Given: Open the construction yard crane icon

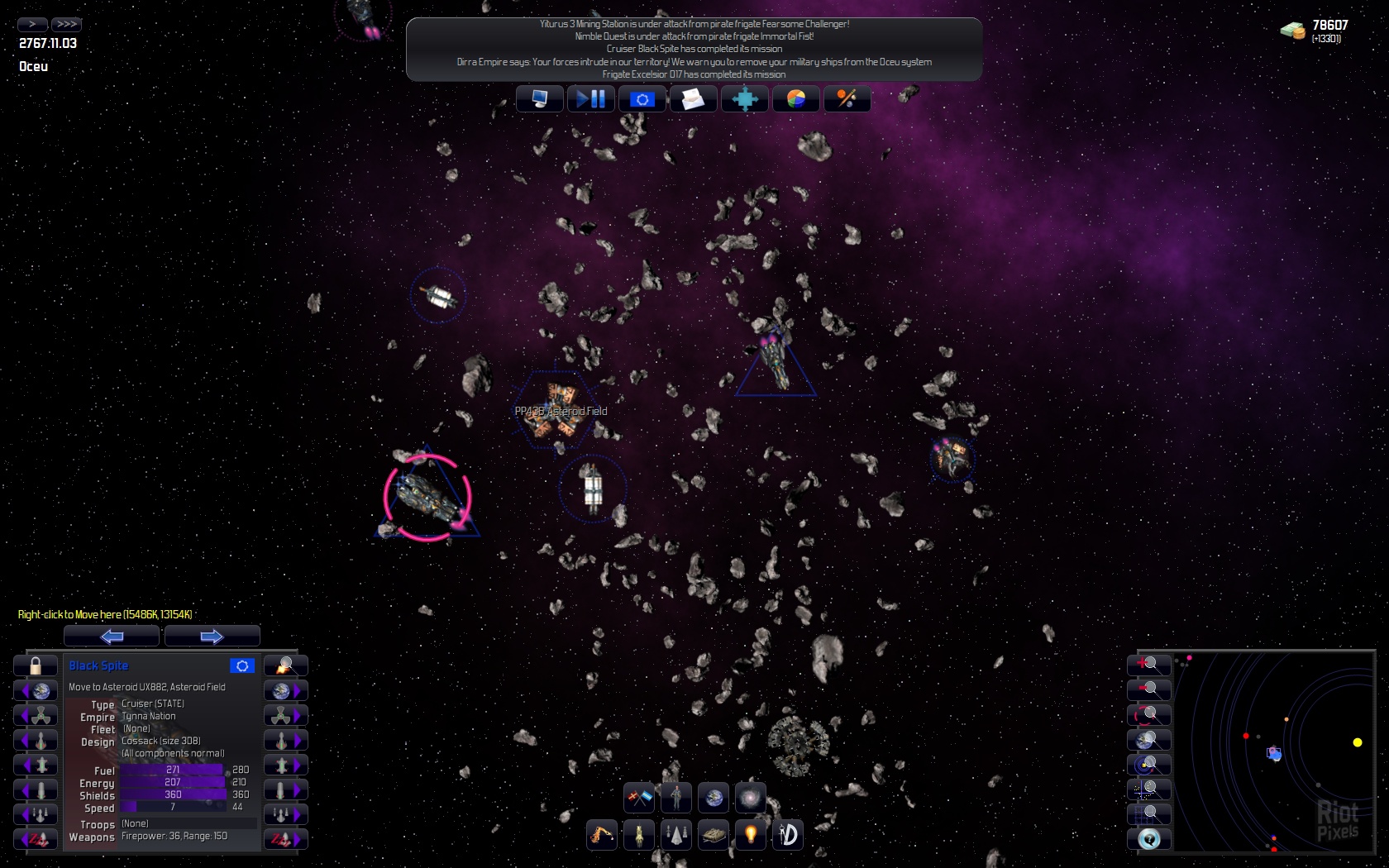Looking at the screenshot, I should tap(601, 835).
